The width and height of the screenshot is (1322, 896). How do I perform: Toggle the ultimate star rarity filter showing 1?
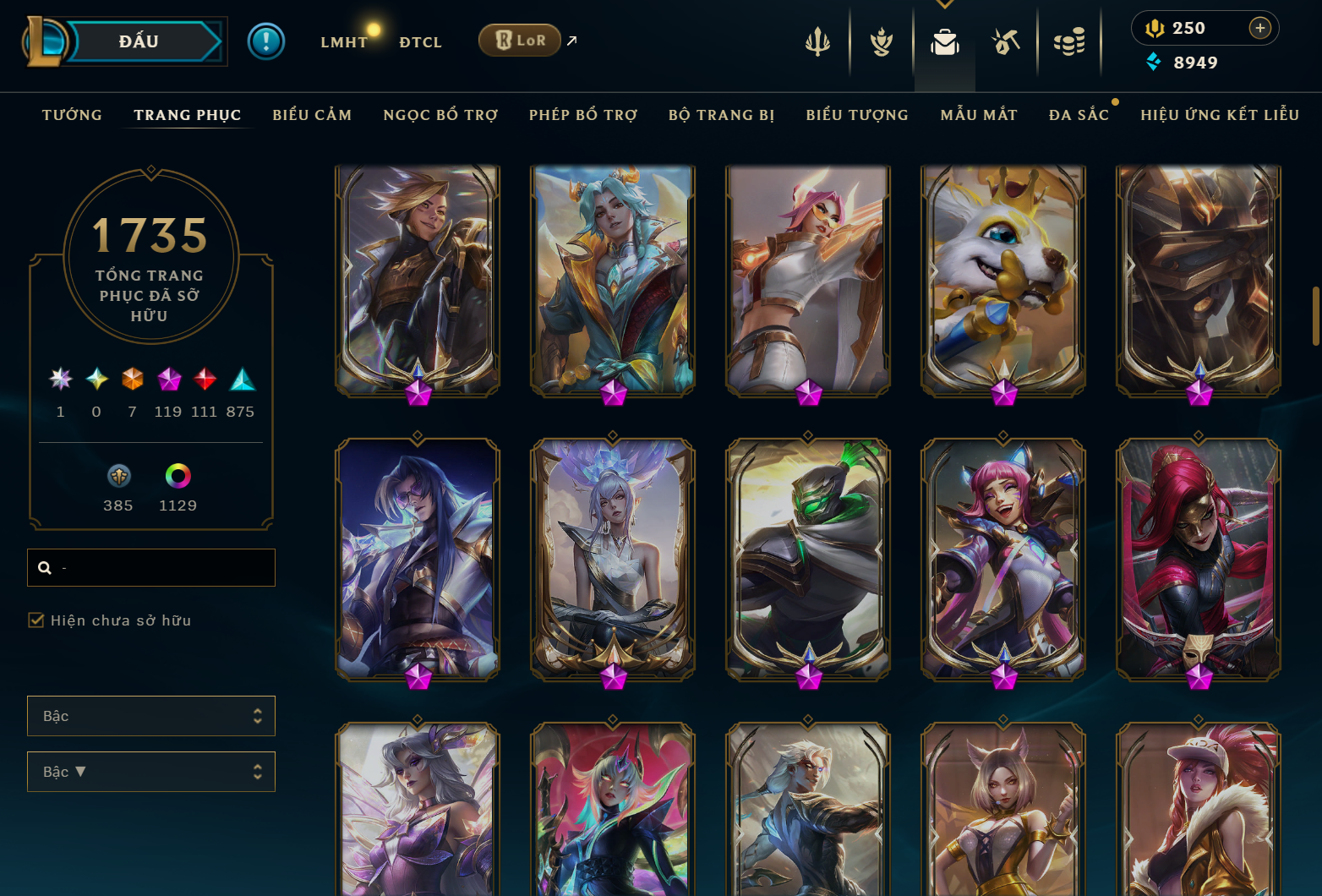coord(59,380)
